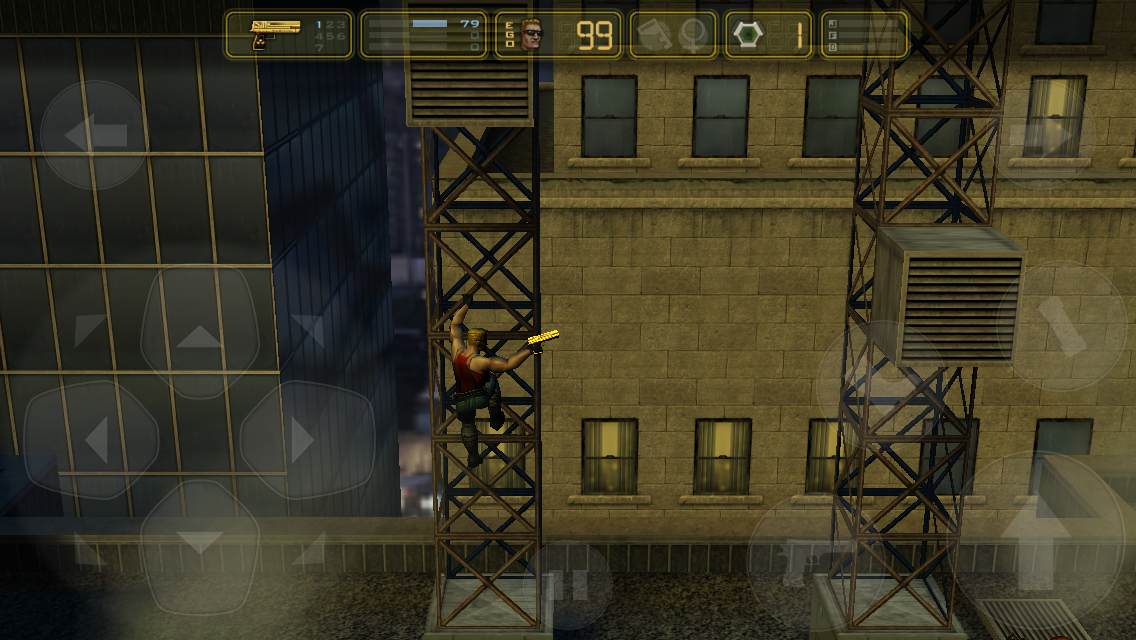1136x640 pixels.
Task: Tap the d-pad right arrow
Action: click(306, 438)
